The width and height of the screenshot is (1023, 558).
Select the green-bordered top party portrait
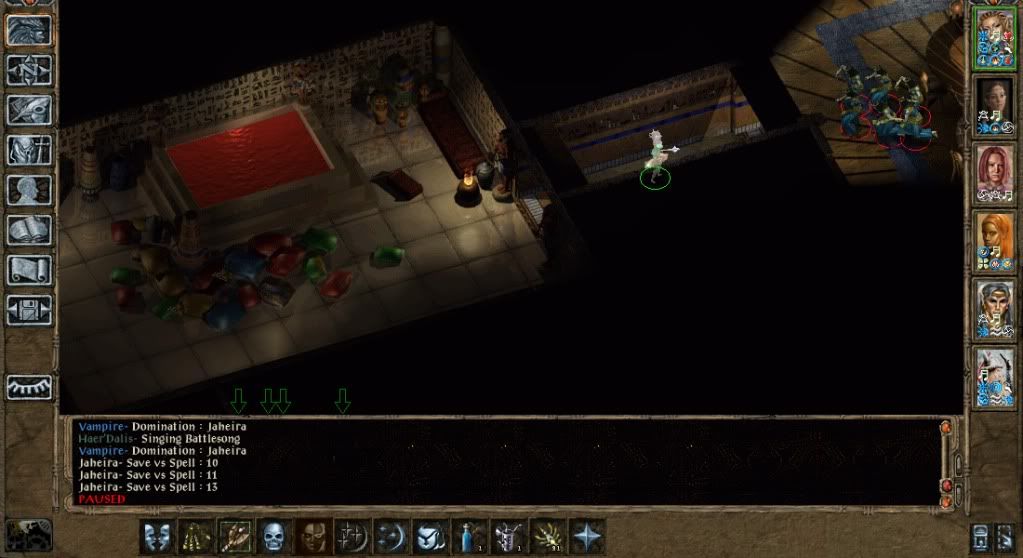[994, 37]
